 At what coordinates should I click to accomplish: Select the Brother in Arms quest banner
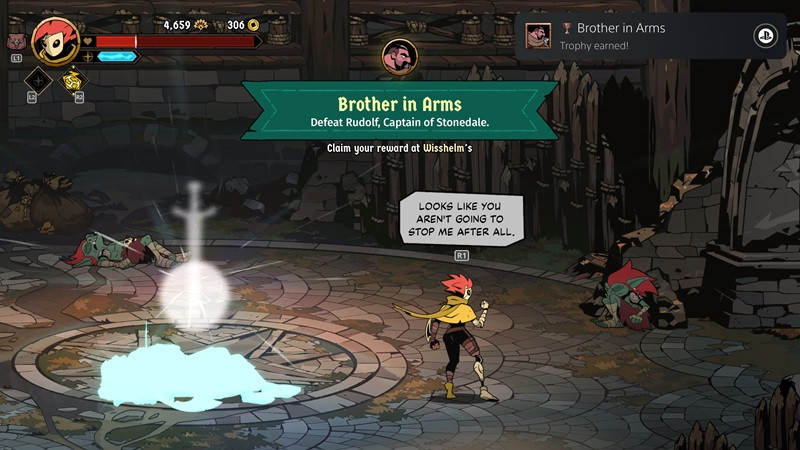pyautogui.click(x=398, y=111)
